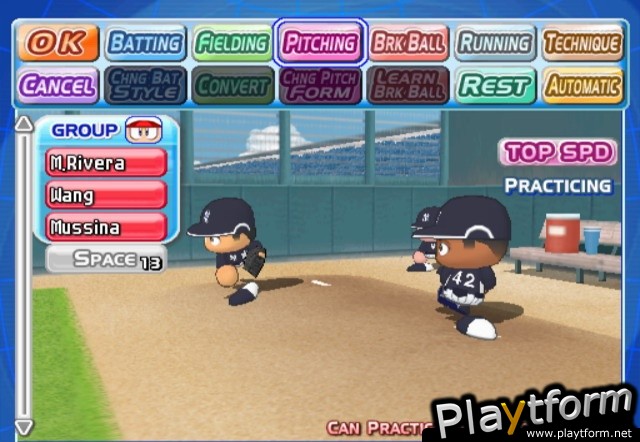Select the Pitching practice button
The height and width of the screenshot is (442, 640).
pos(320,43)
